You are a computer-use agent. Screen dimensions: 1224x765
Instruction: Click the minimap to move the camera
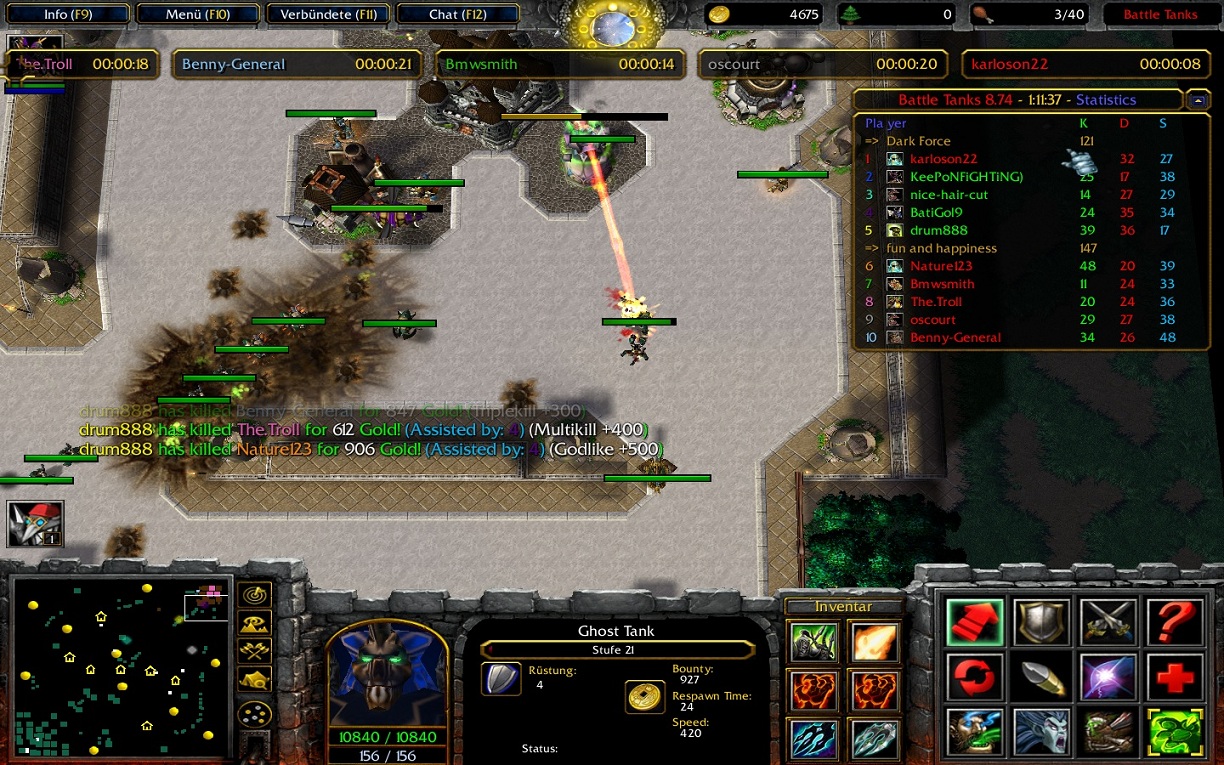coord(121,666)
